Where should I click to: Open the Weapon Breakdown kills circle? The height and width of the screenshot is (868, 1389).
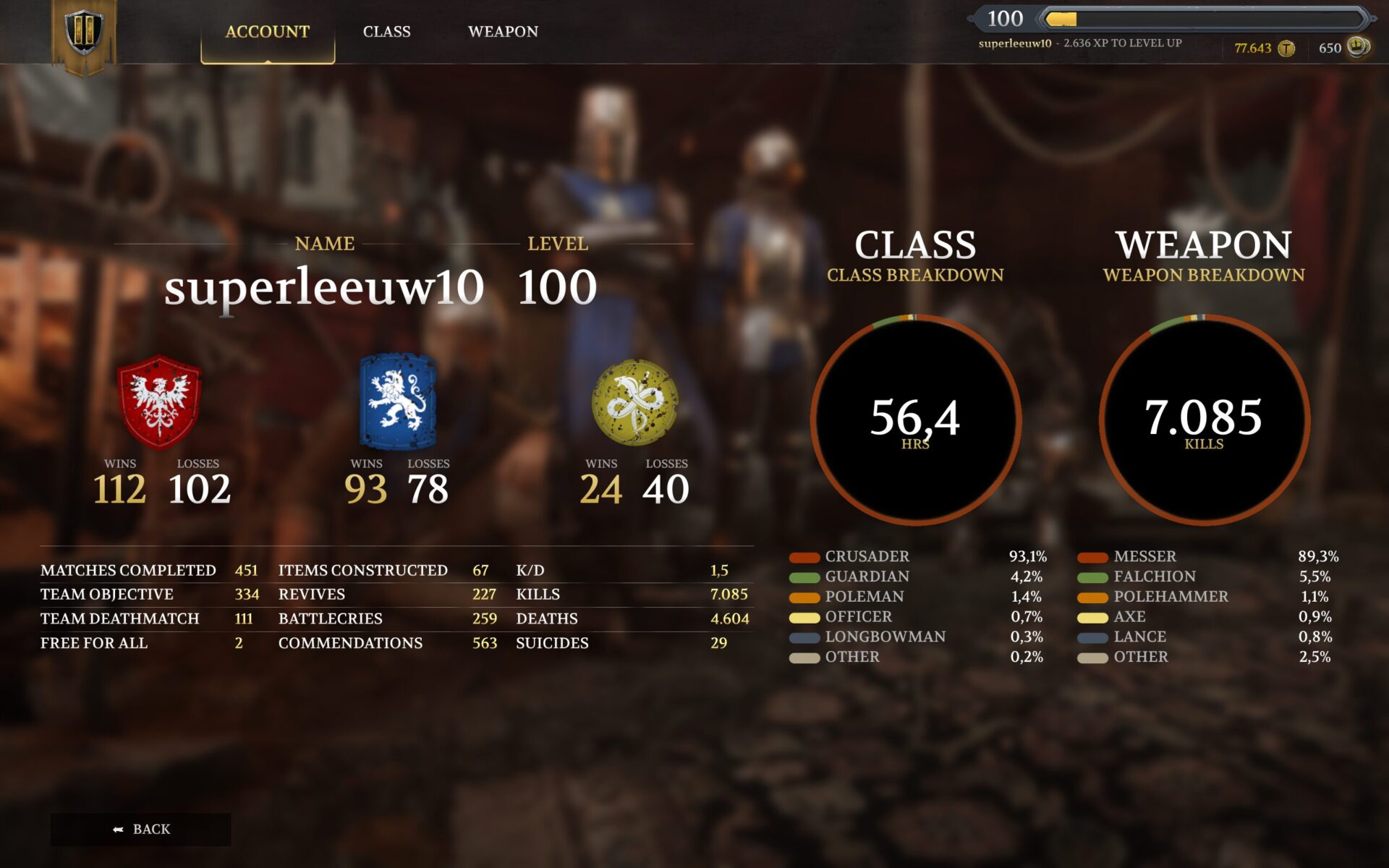tap(1204, 420)
